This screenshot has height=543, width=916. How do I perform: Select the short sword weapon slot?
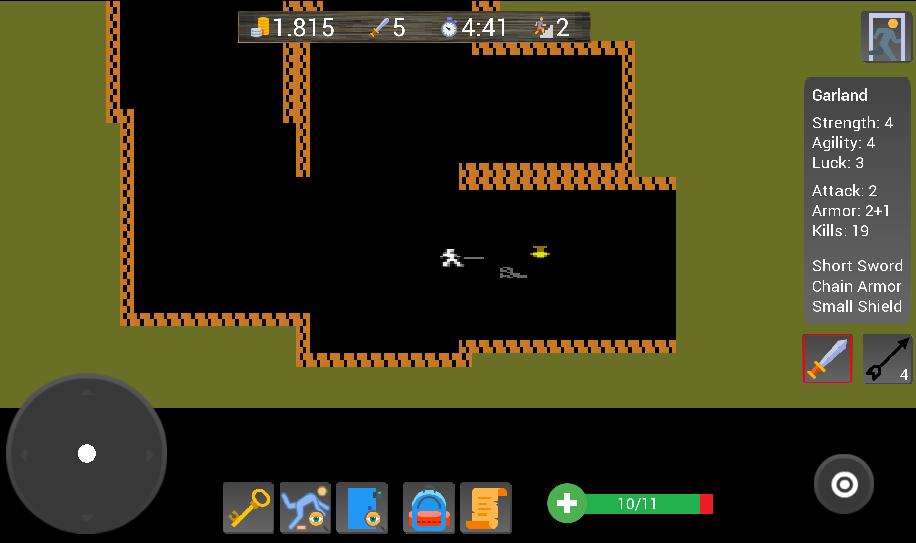pyautogui.click(x=827, y=359)
